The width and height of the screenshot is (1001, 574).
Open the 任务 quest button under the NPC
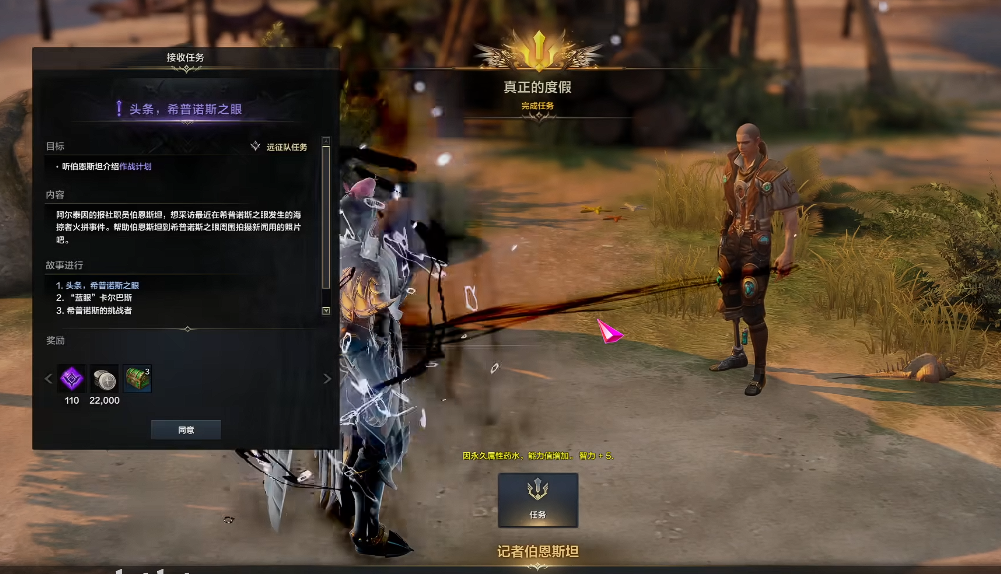pyautogui.click(x=537, y=499)
